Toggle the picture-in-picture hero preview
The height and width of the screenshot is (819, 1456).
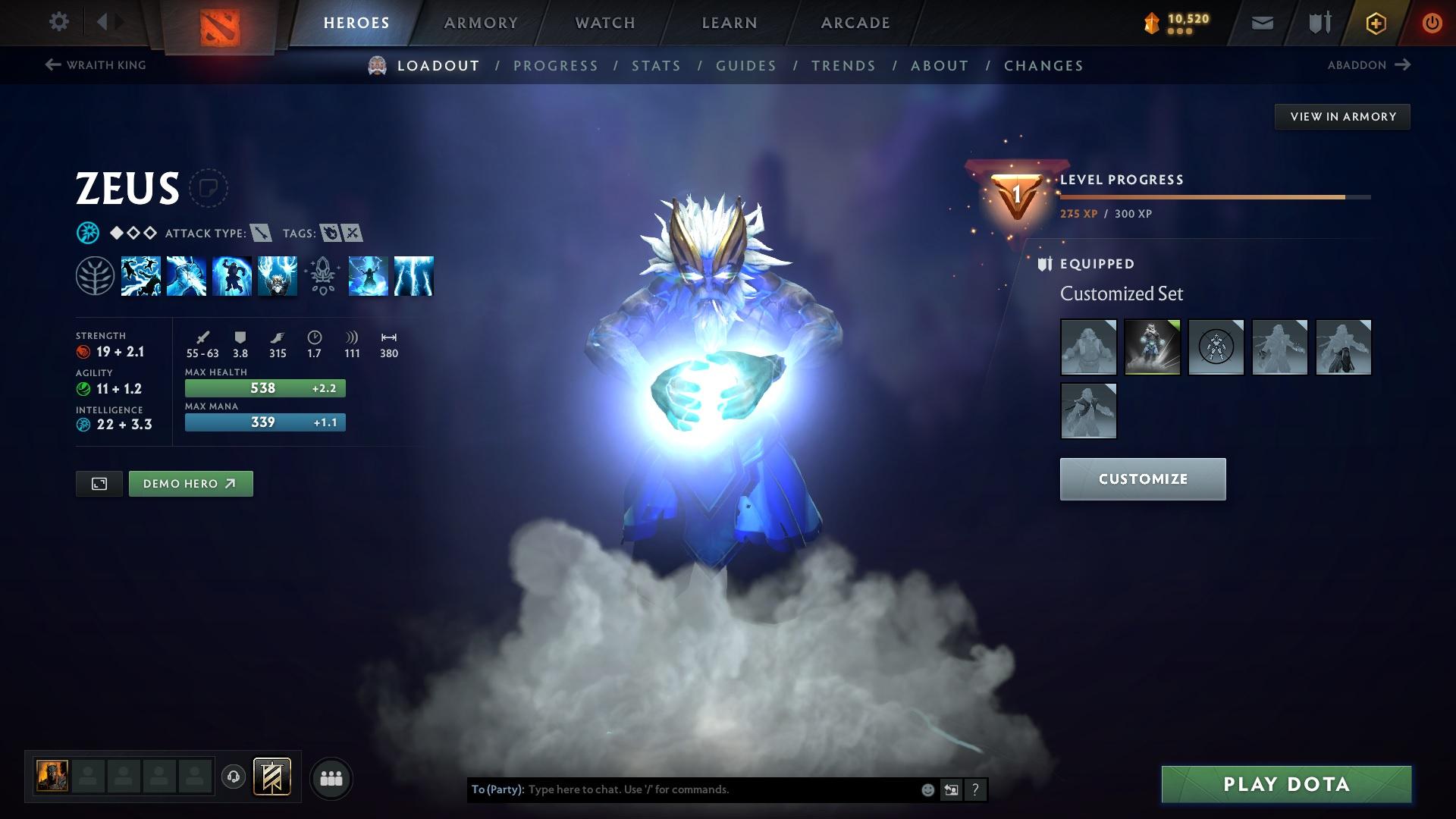click(x=100, y=483)
